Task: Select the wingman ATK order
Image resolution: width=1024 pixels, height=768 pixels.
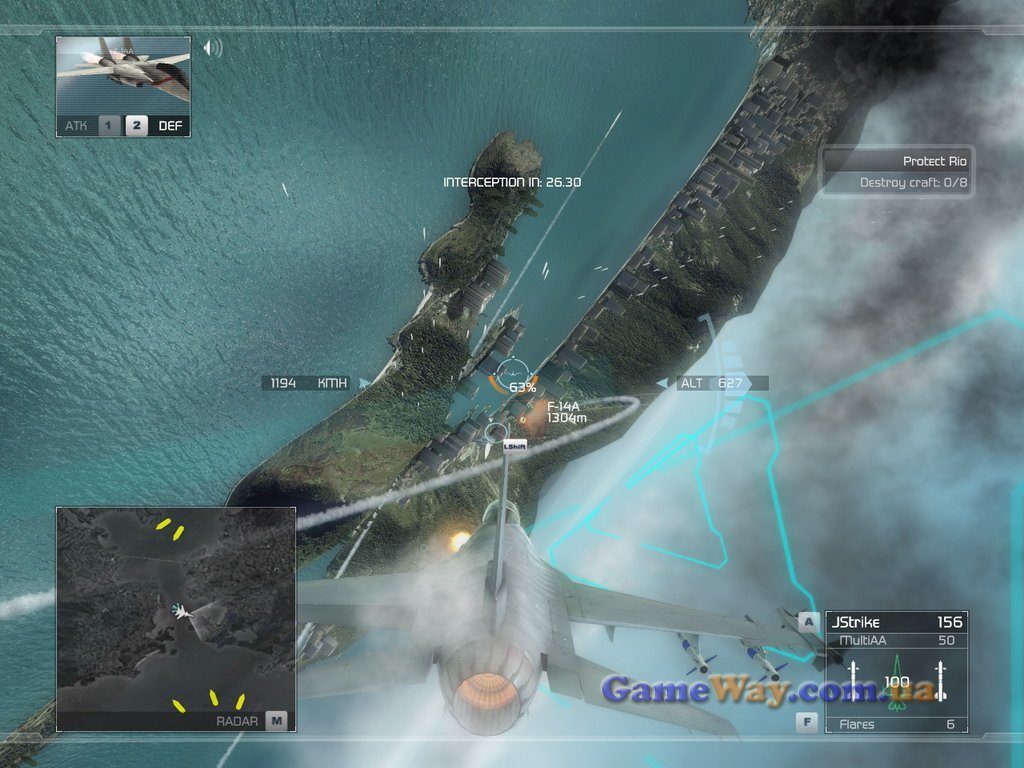Action: 91,126
